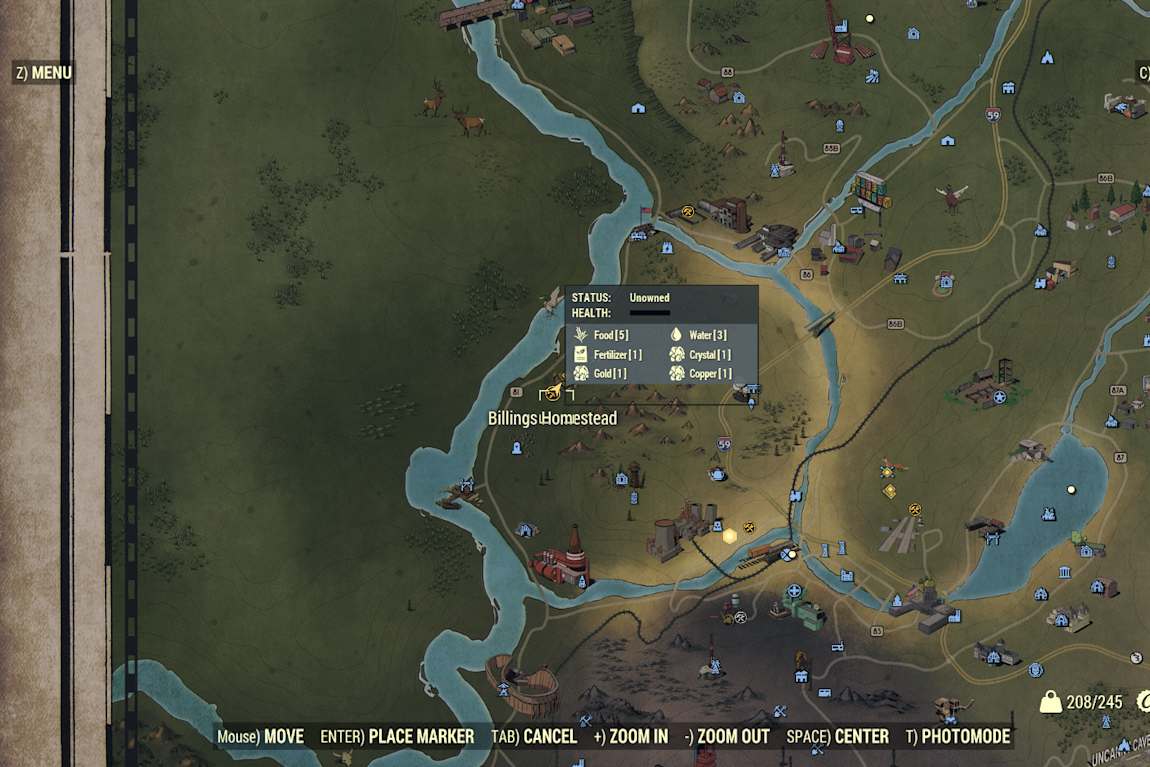This screenshot has height=767, width=1150.
Task: Select the Billings Homestead workshop marker
Action: 552,394
